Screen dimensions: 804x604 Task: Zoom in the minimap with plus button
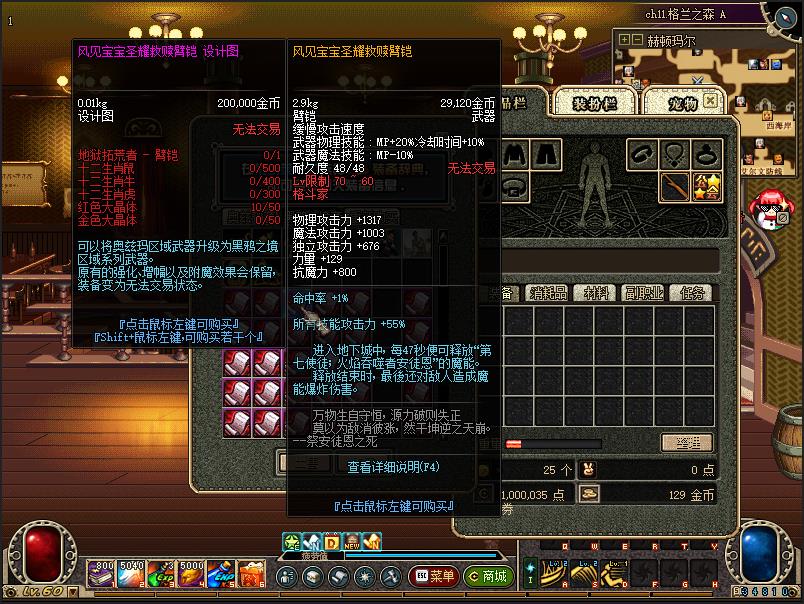(625, 40)
